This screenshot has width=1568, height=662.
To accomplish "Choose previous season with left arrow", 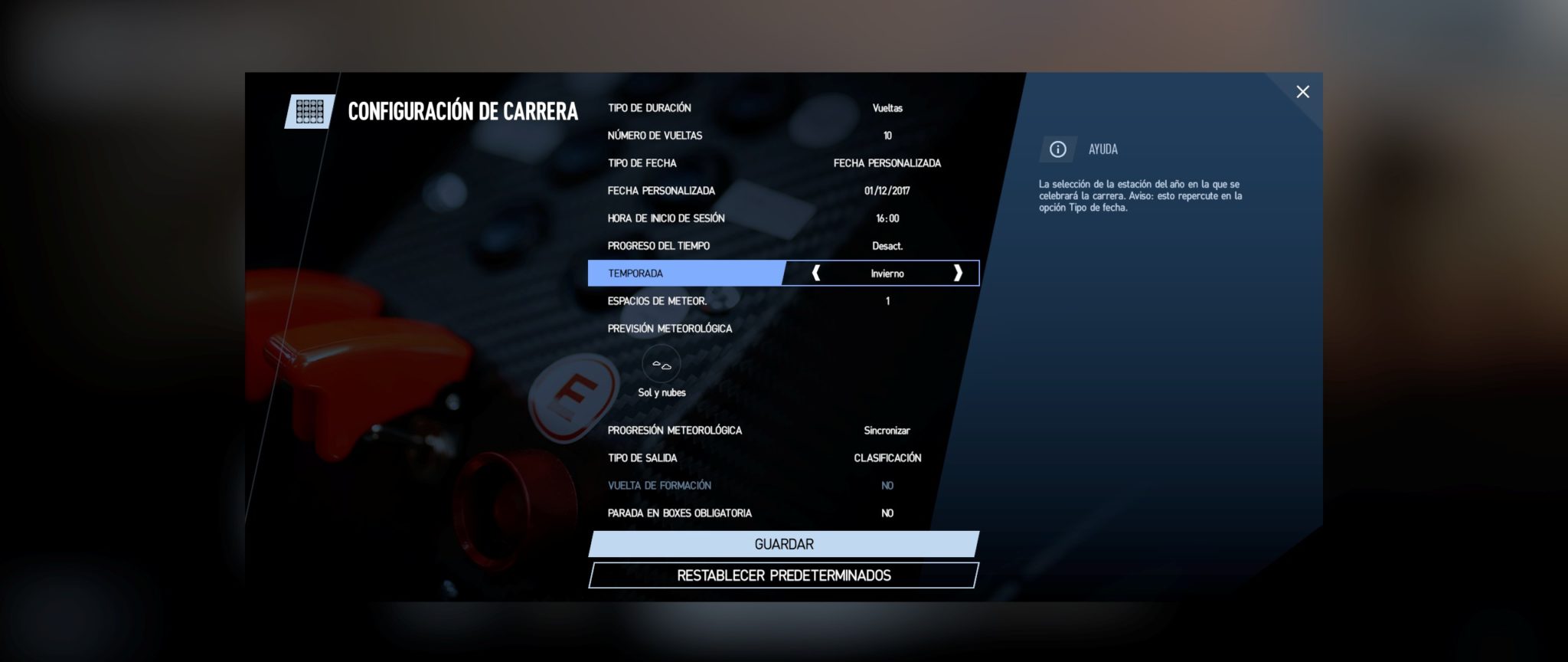I will click(x=816, y=274).
